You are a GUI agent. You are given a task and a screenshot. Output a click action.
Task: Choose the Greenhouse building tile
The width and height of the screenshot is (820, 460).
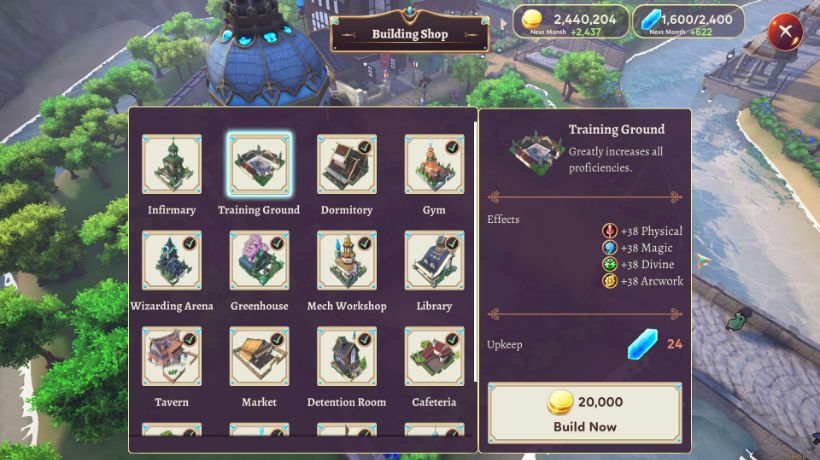tap(259, 261)
